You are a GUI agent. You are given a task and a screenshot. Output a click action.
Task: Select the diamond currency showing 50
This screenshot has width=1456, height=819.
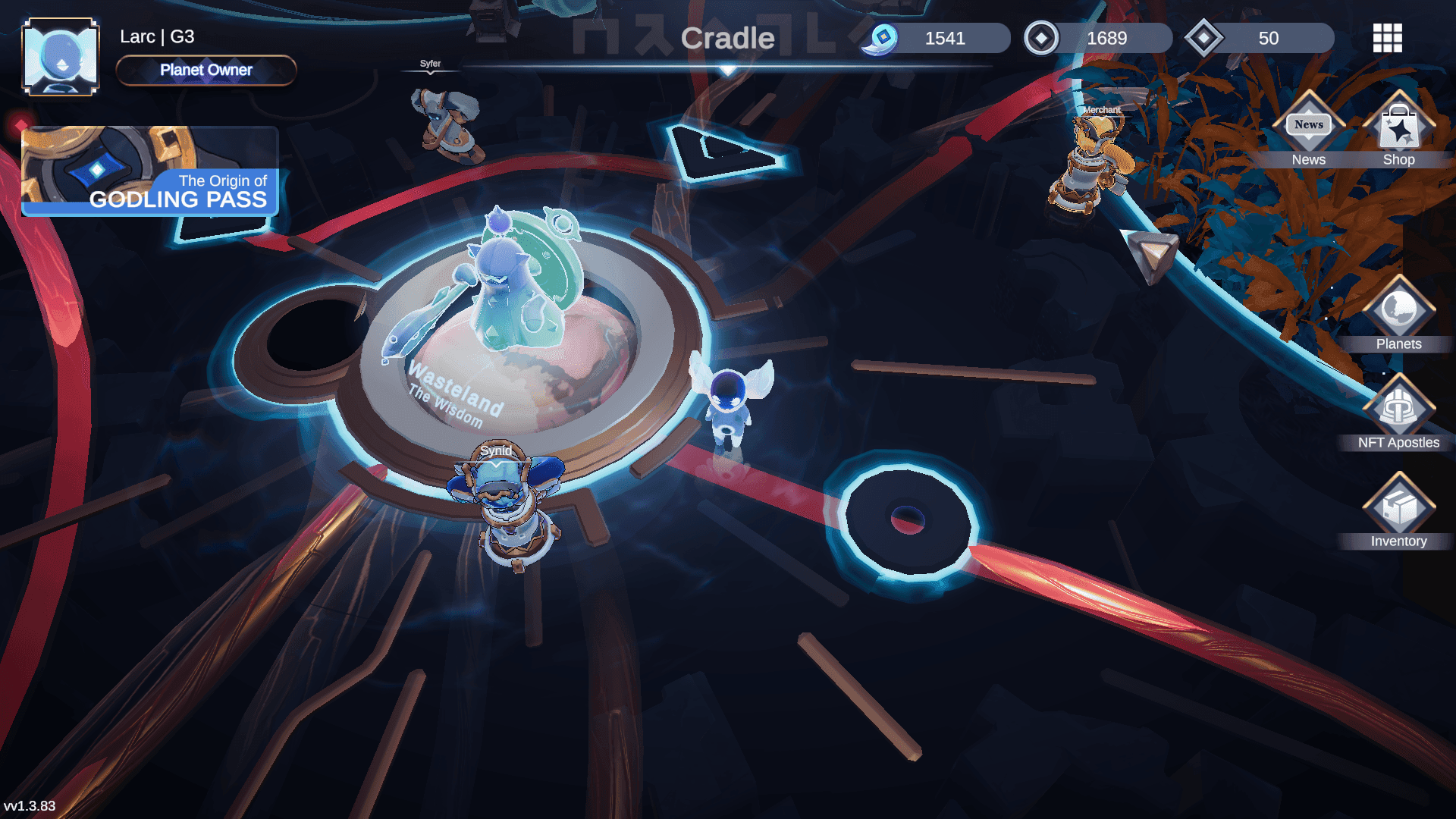(1260, 38)
